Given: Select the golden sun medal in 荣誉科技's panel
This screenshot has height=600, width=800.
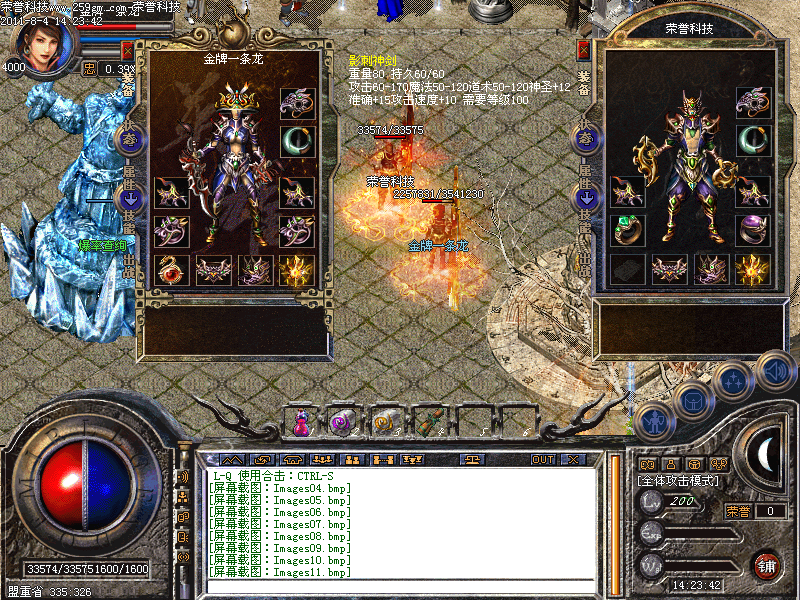Looking at the screenshot, I should coord(753,269).
